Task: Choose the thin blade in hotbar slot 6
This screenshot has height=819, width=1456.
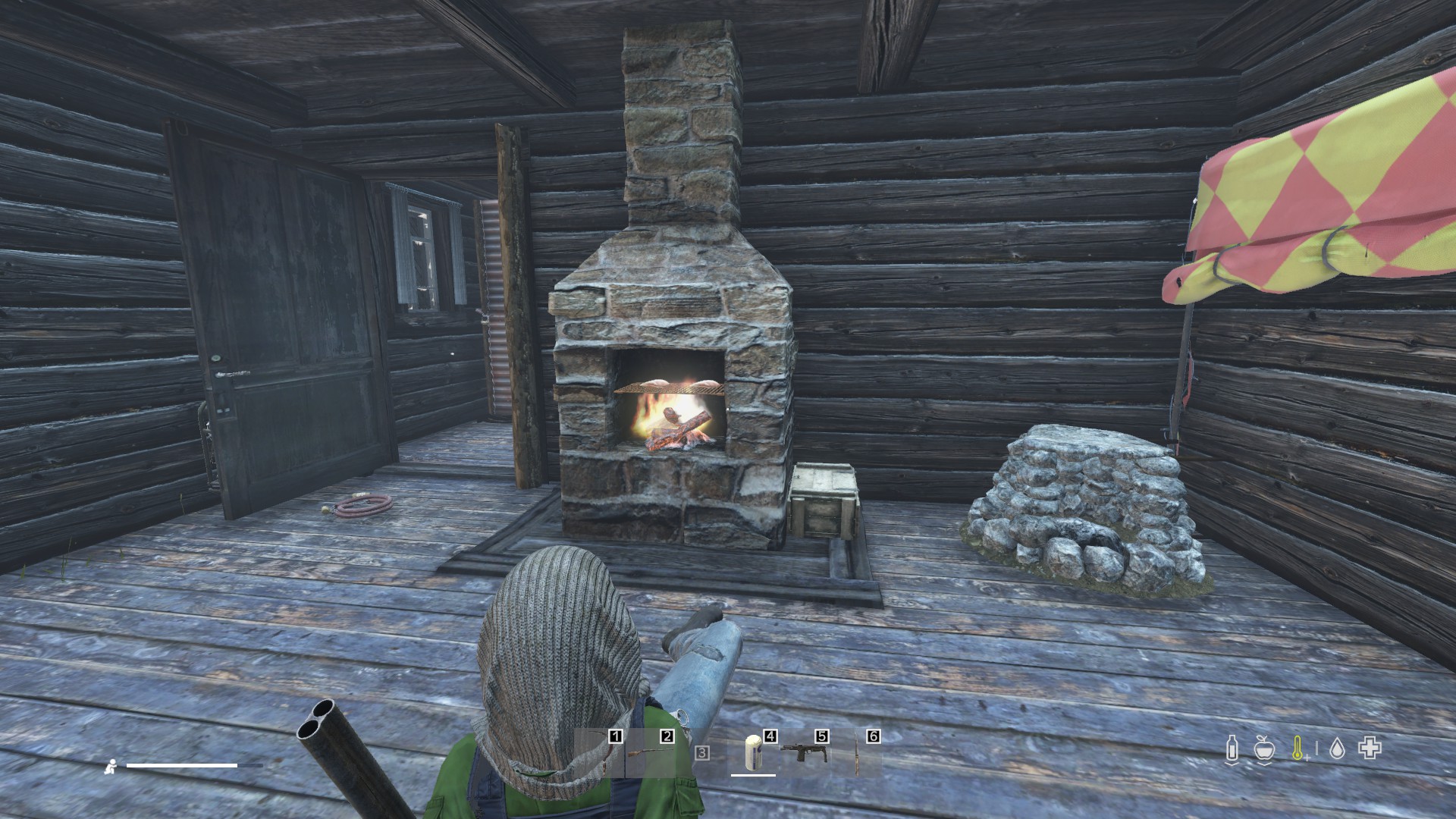Action: [x=858, y=754]
